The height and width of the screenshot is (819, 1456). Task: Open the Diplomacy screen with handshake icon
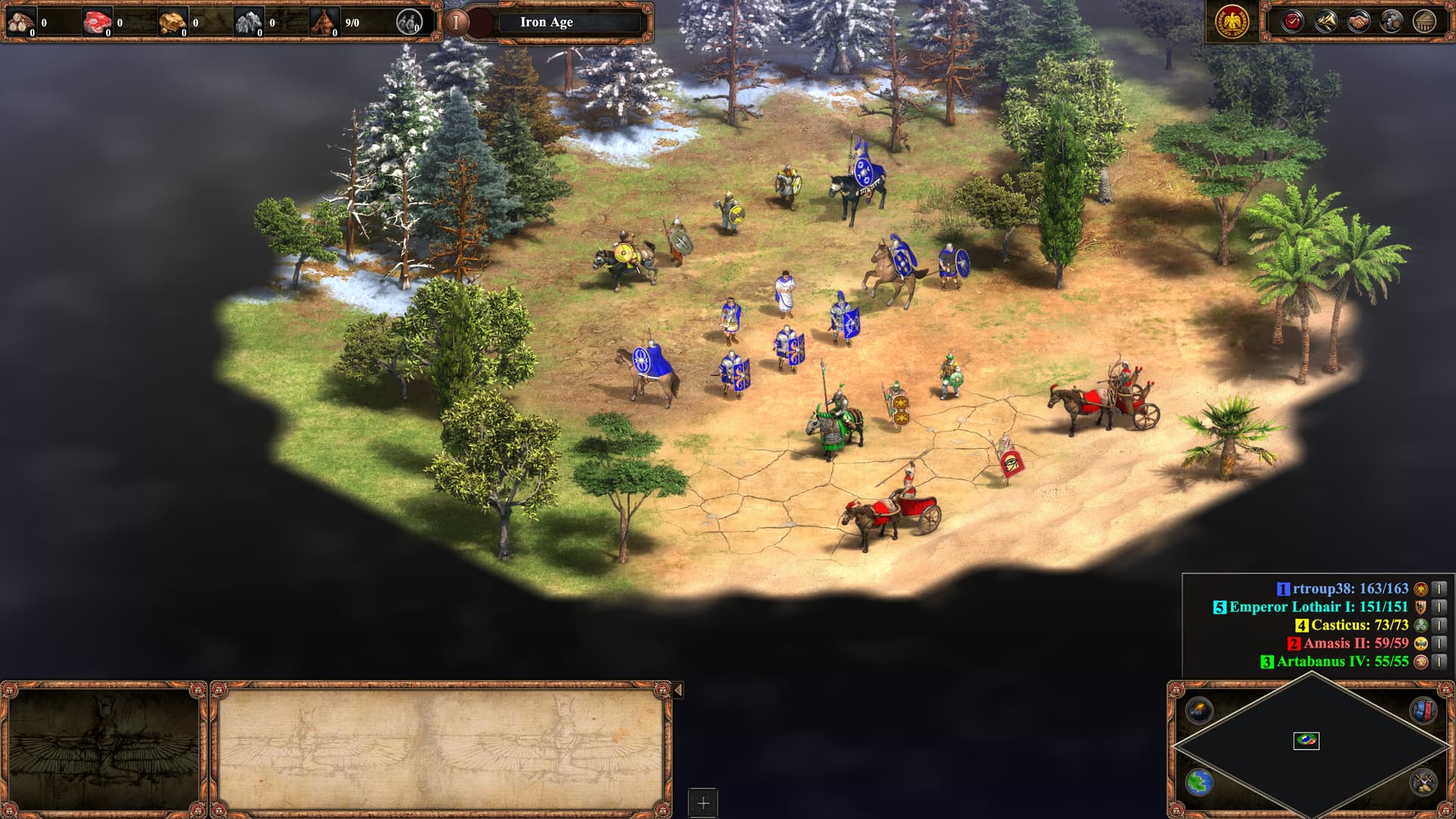point(1360,20)
